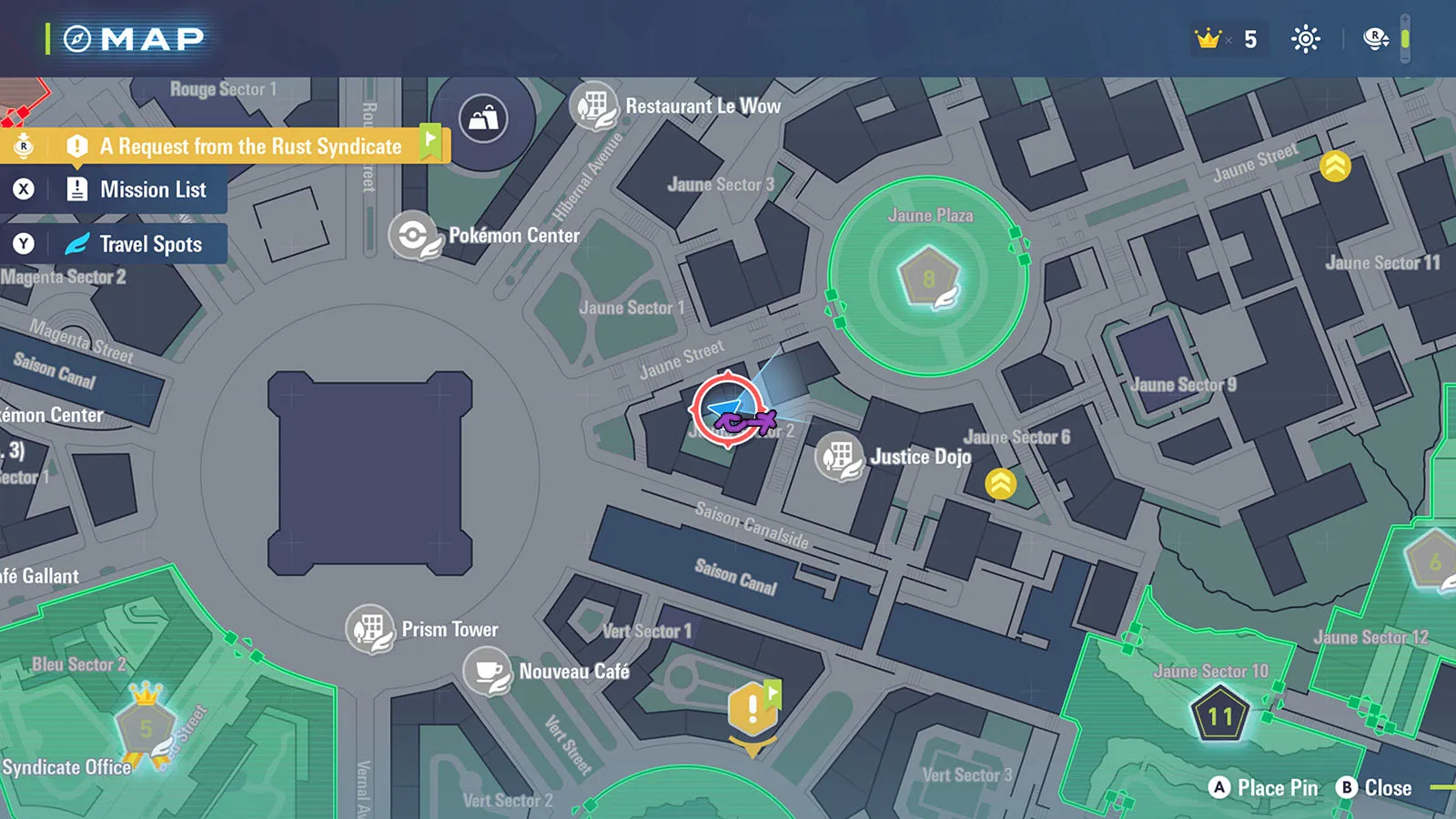Viewport: 1456px width, 819px height.
Task: Choose the Justice Dojo map marker
Action: pos(839,456)
